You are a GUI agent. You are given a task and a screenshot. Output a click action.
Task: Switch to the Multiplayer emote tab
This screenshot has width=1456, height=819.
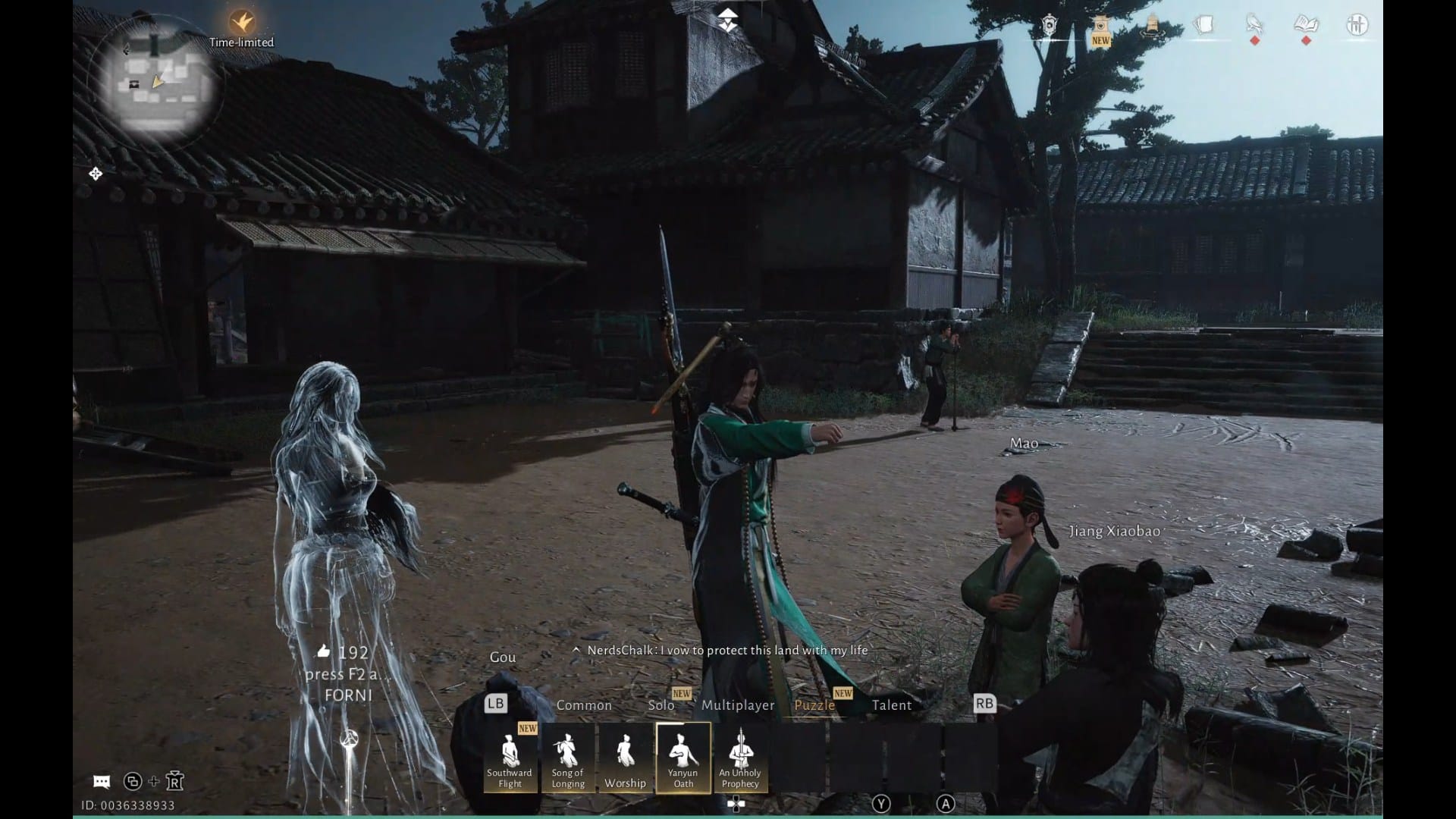pyautogui.click(x=738, y=704)
